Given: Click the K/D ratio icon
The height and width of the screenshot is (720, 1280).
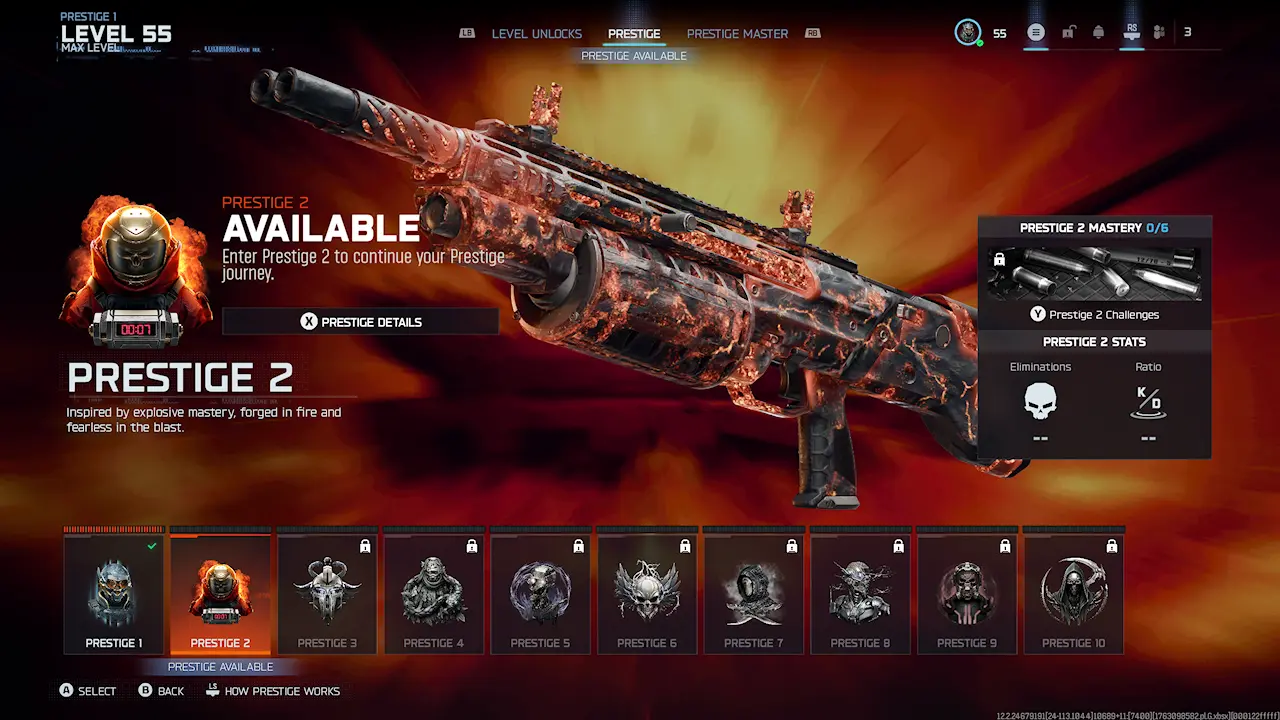Looking at the screenshot, I should point(1148,402).
